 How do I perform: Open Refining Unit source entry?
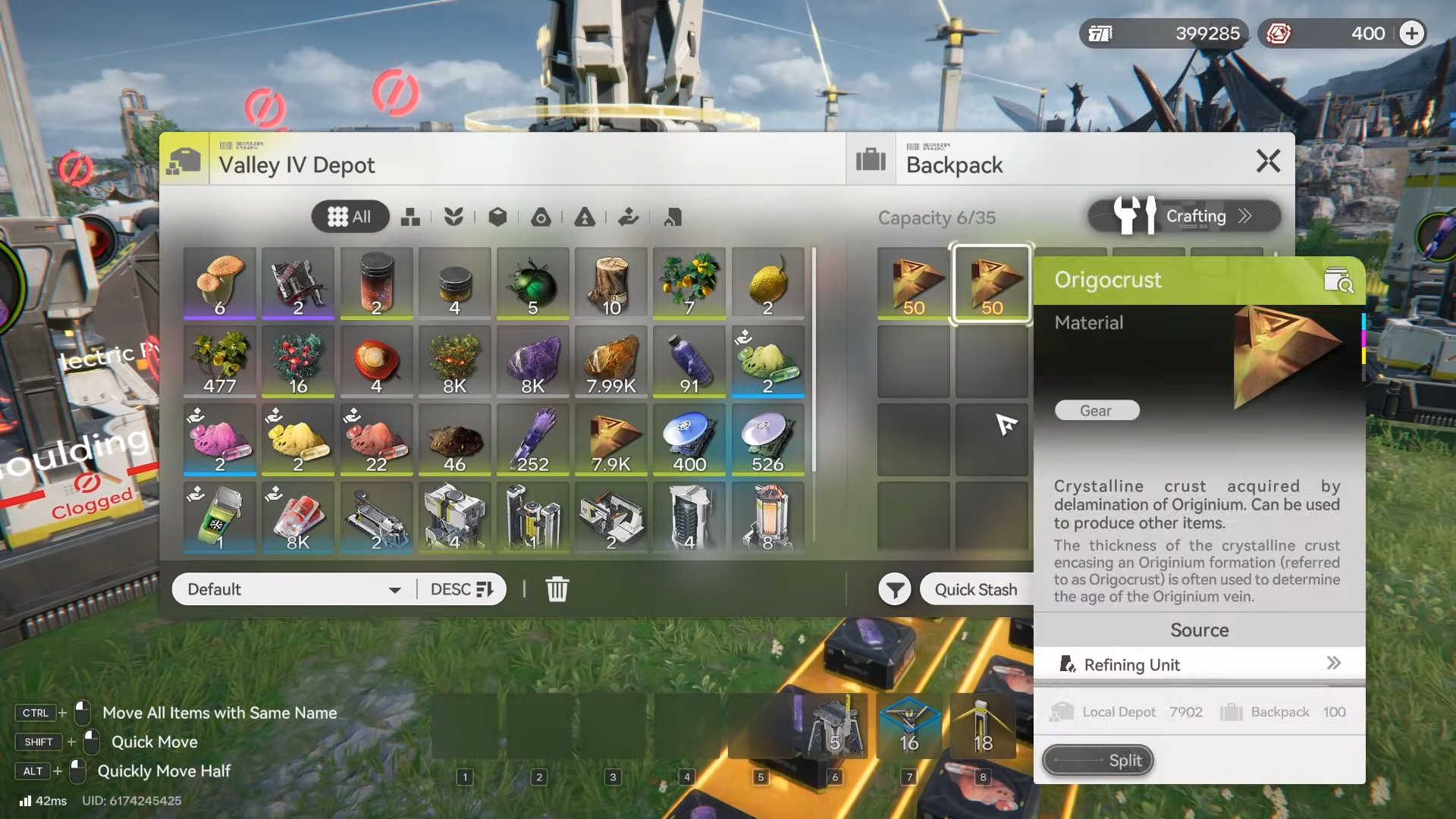(x=1199, y=664)
